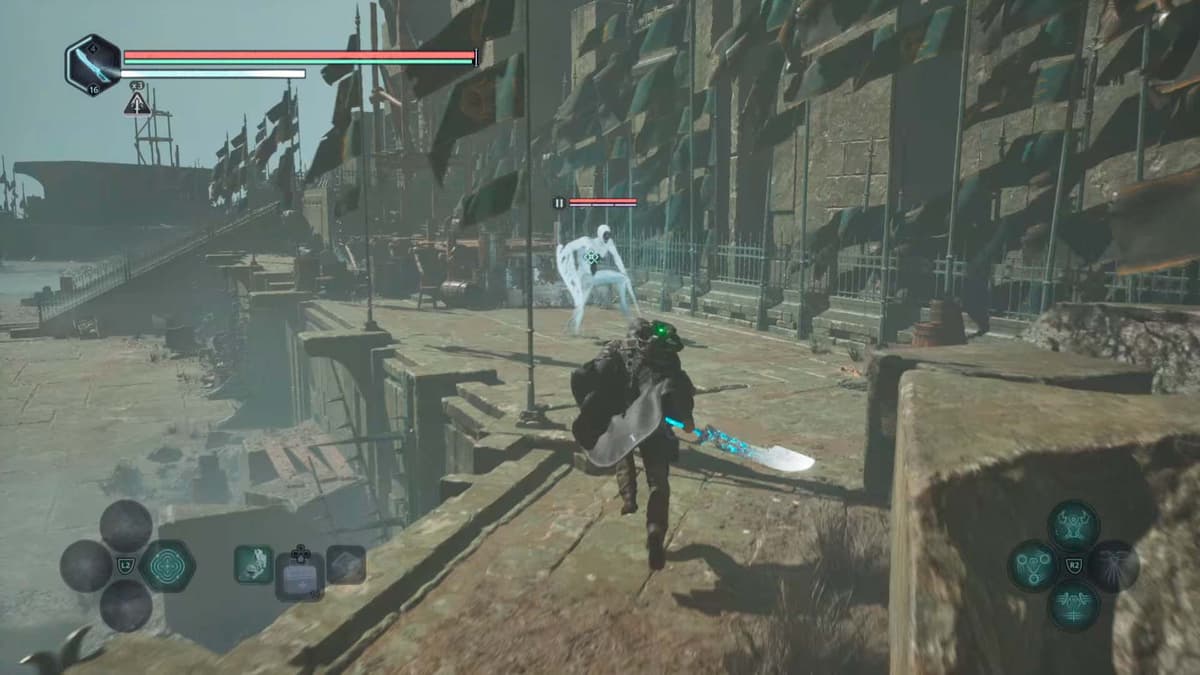Activate the concentric rings target ability
The image size is (1200, 675).
tap(166, 565)
